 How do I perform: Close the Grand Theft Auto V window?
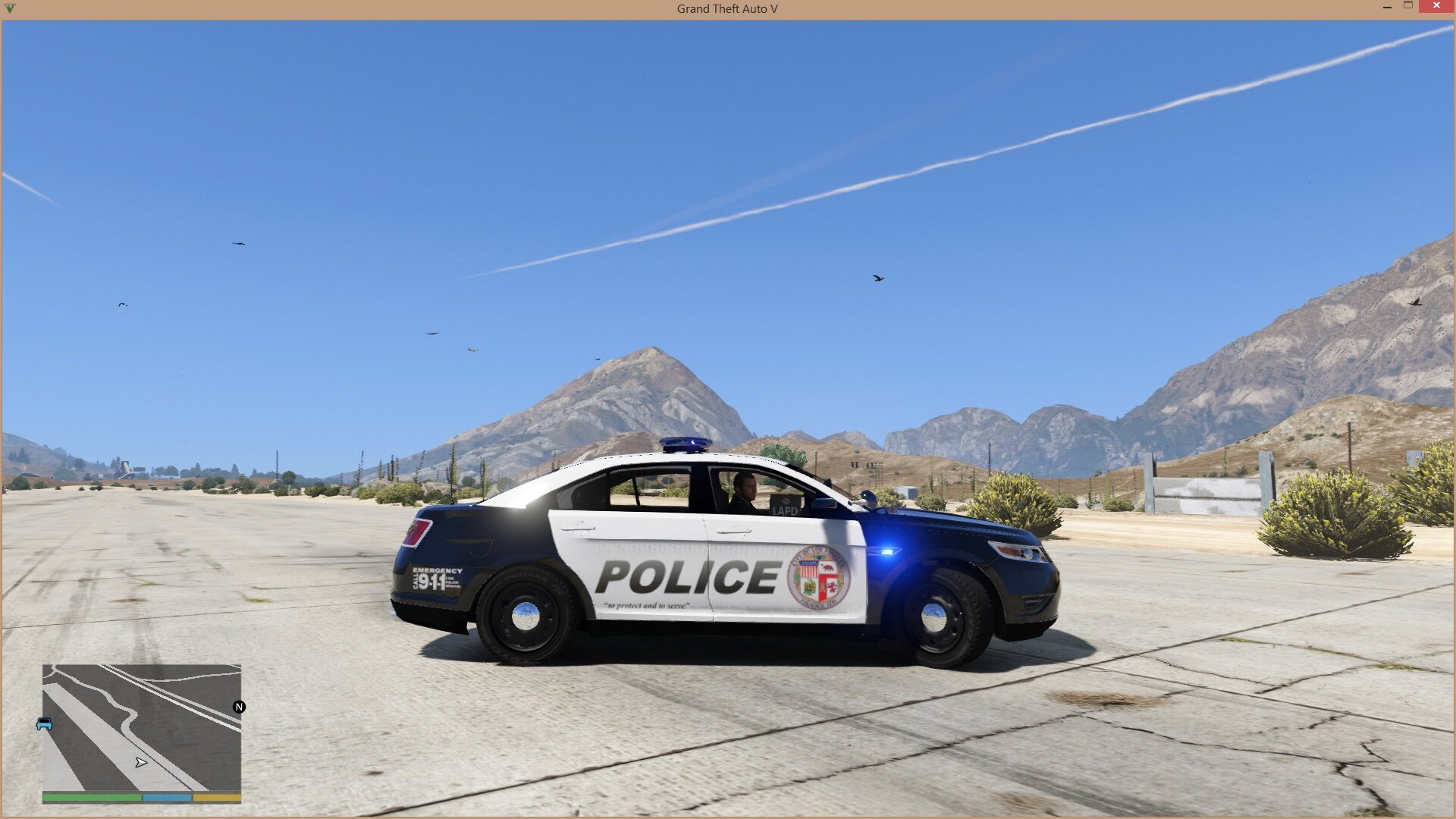coord(1436,6)
